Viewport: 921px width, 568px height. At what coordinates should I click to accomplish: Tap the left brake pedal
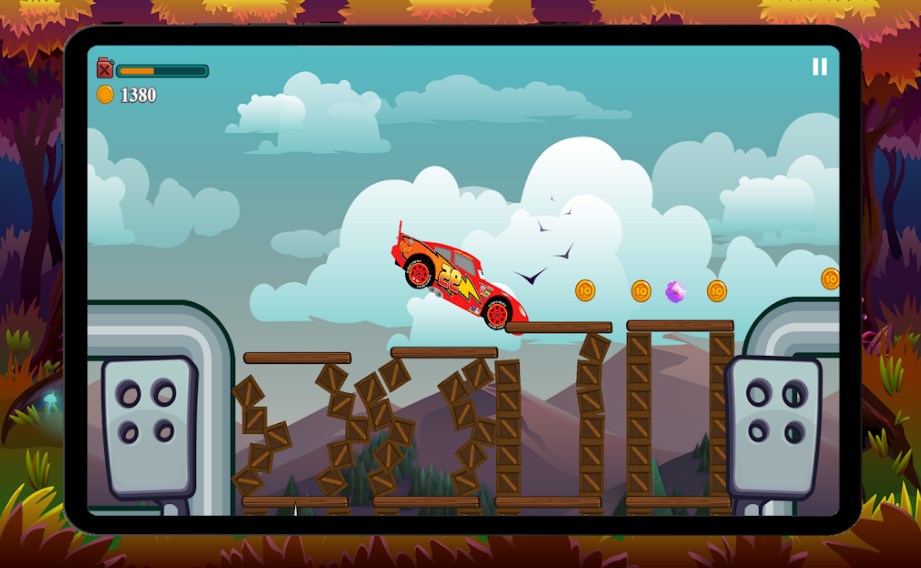[x=147, y=423]
